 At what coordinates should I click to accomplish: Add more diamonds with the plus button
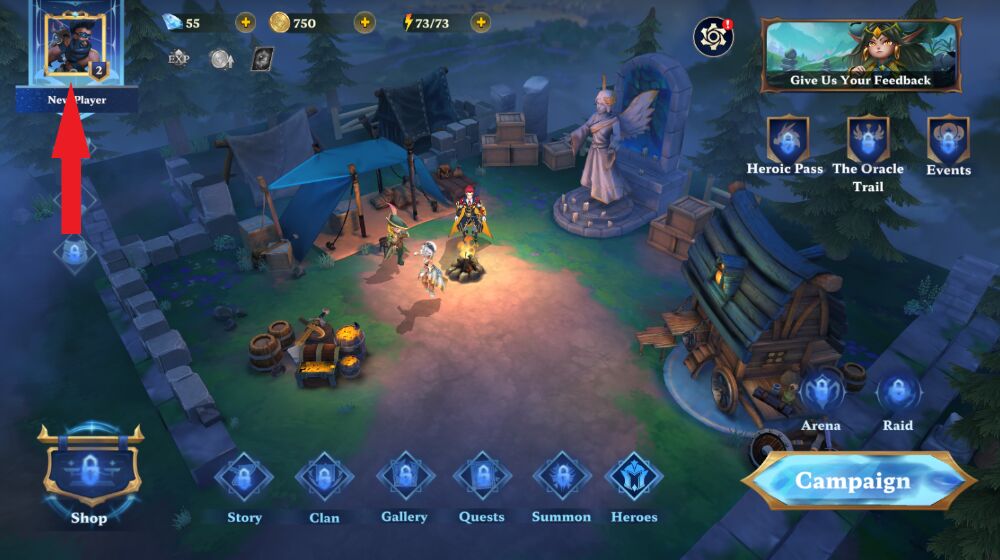point(246,22)
